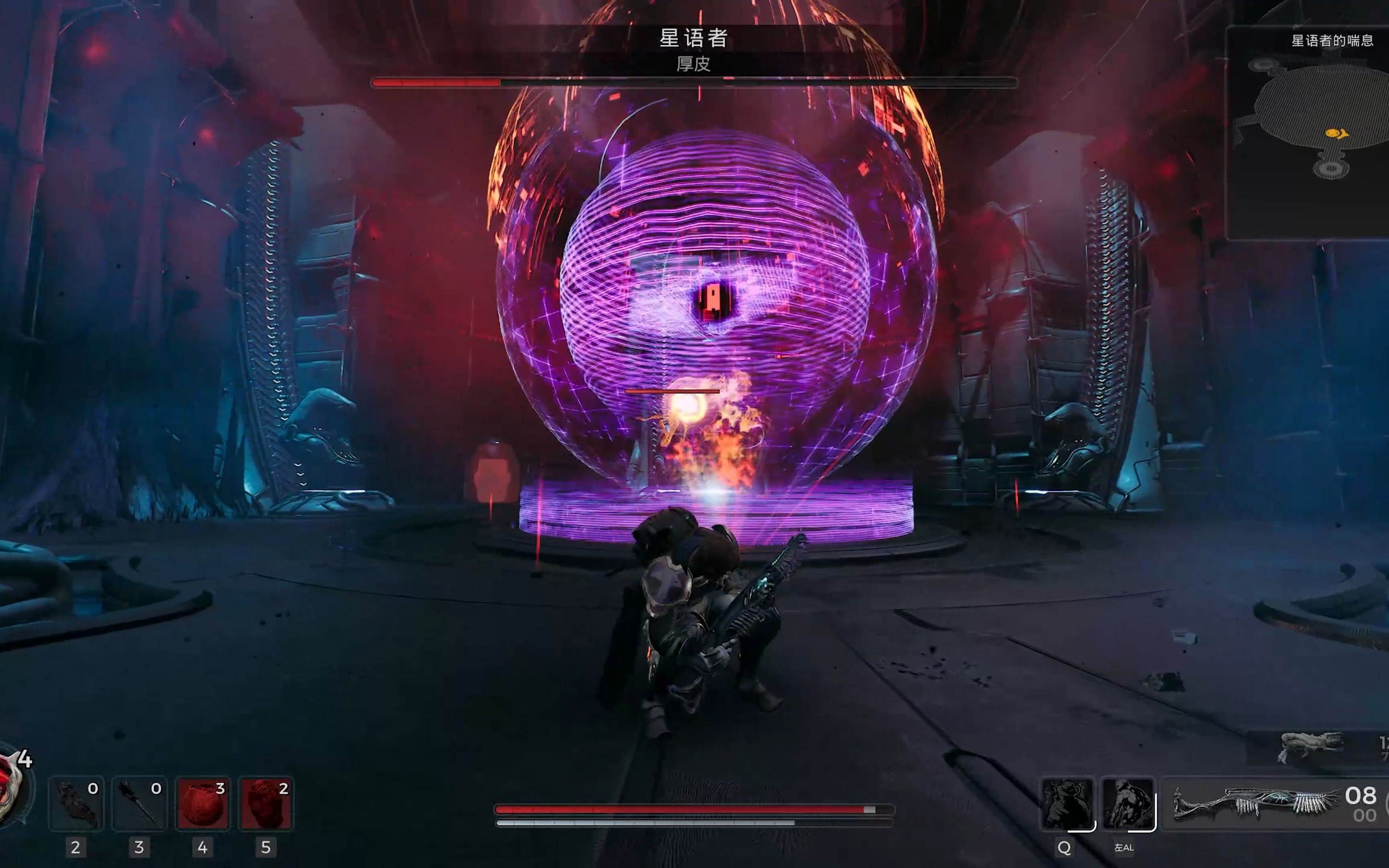Select the empty dark dagger-shaped item slot
The width and height of the screenshot is (1389, 868).
pos(139,804)
